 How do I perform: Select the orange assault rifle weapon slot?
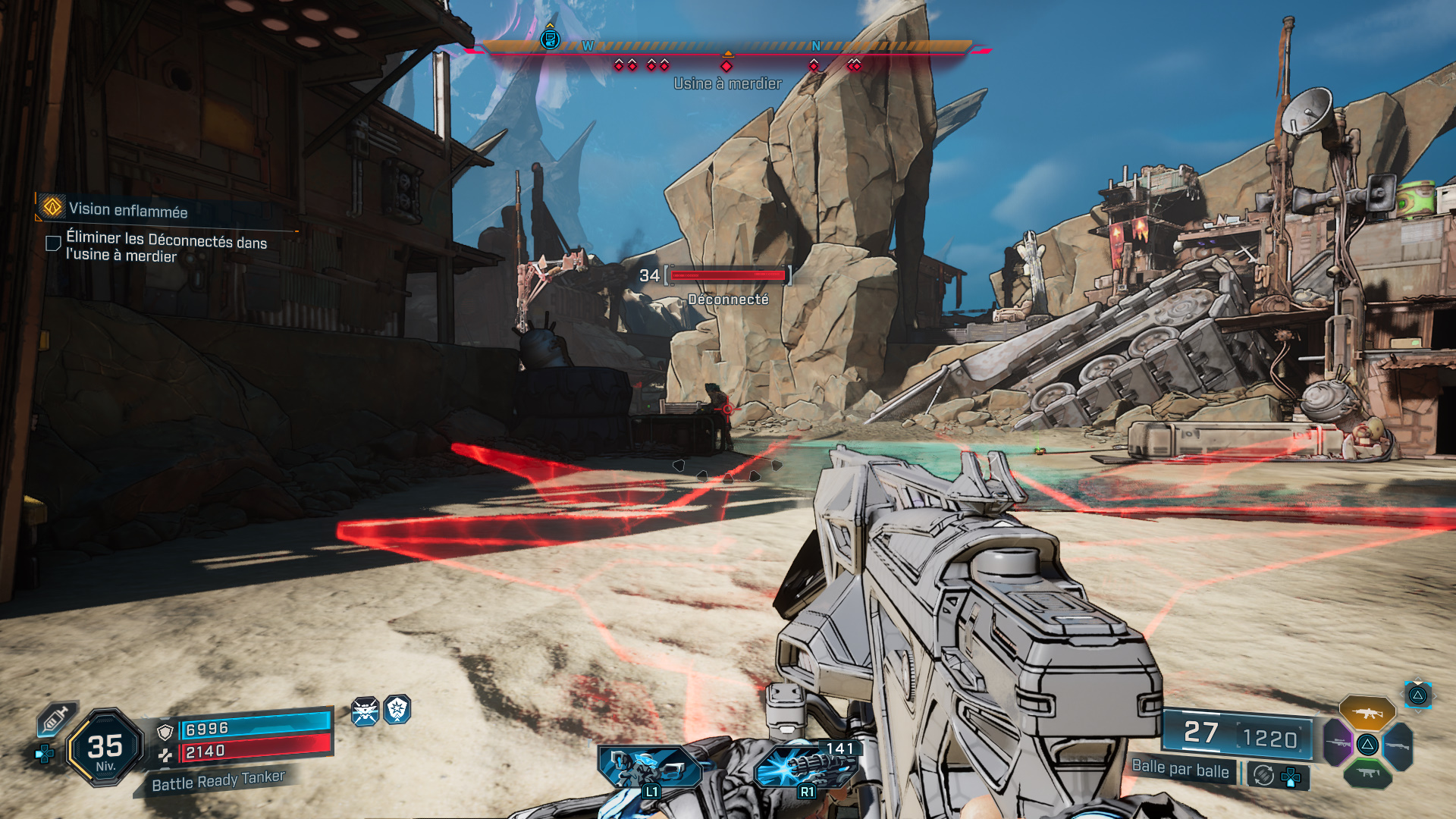(1367, 713)
